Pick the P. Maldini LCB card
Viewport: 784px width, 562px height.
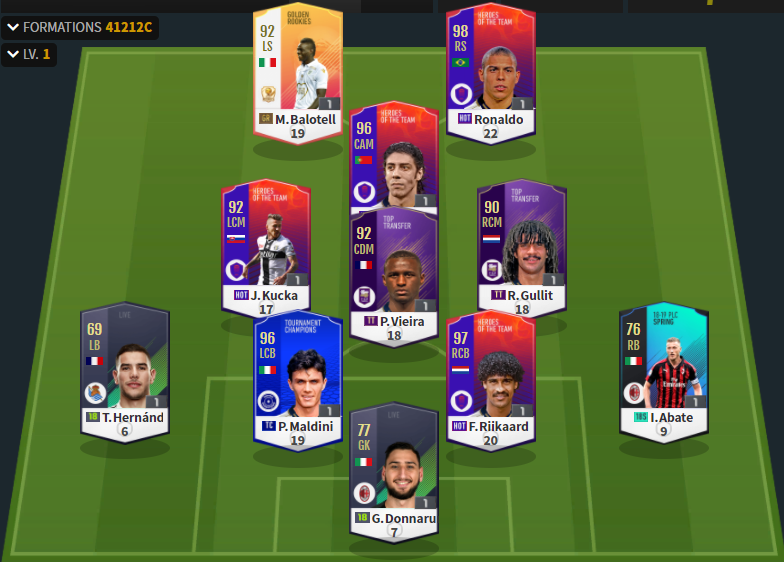point(297,372)
